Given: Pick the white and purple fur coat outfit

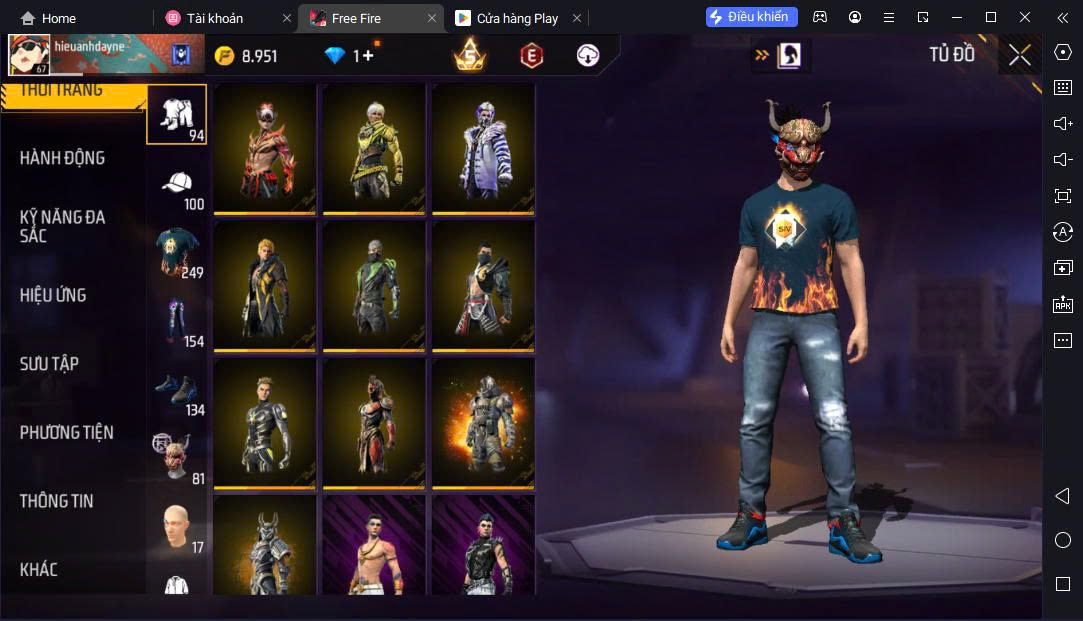Looking at the screenshot, I should pos(483,147).
